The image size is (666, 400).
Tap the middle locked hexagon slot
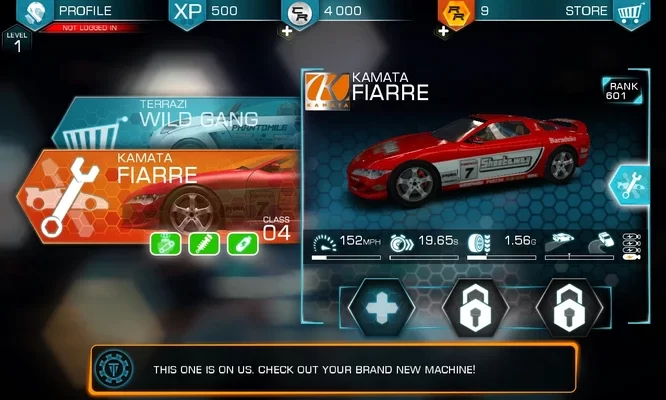476,308
